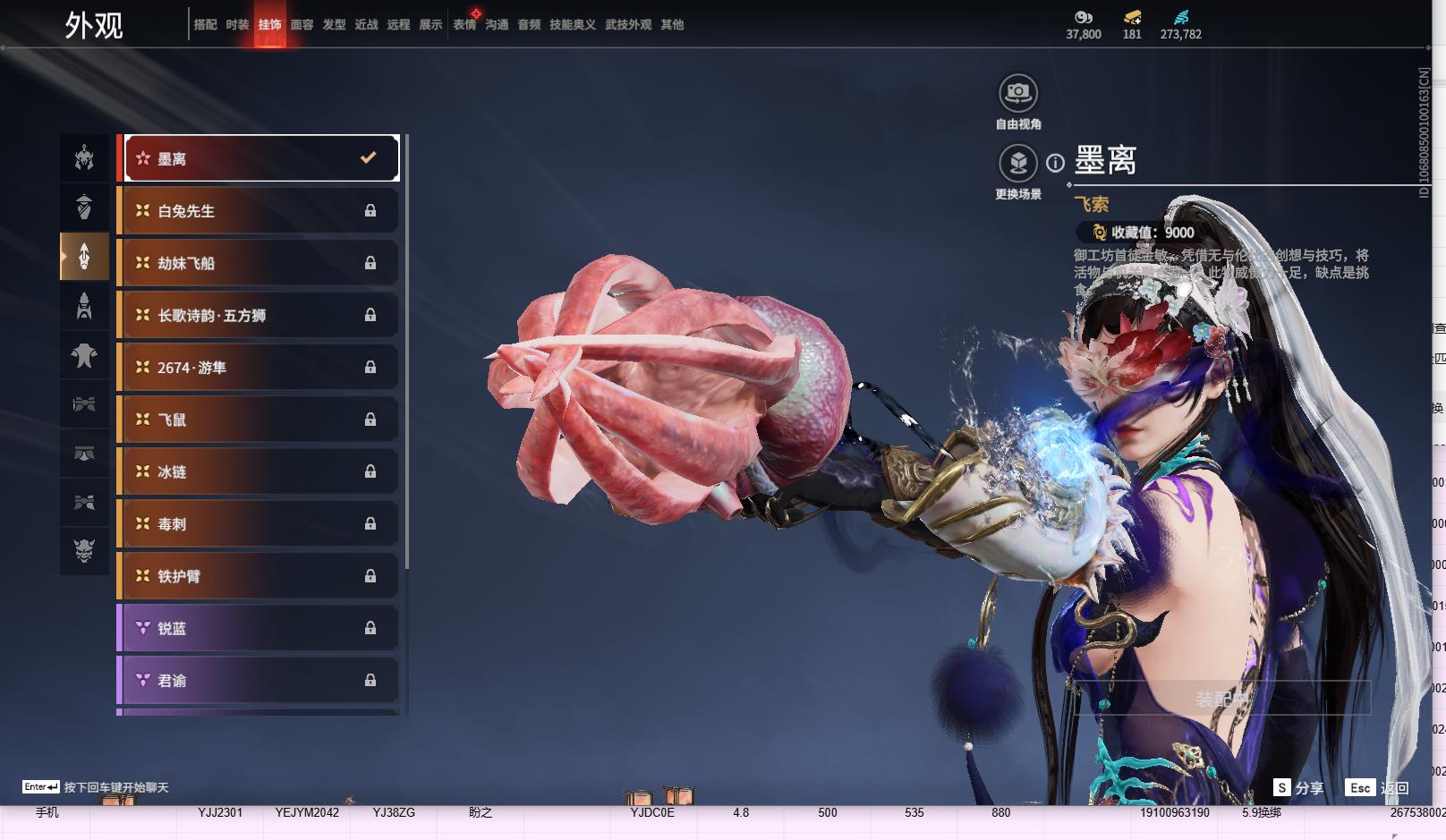Click the 分享 share button
Image resolution: width=1446 pixels, height=840 pixels.
click(x=1299, y=787)
